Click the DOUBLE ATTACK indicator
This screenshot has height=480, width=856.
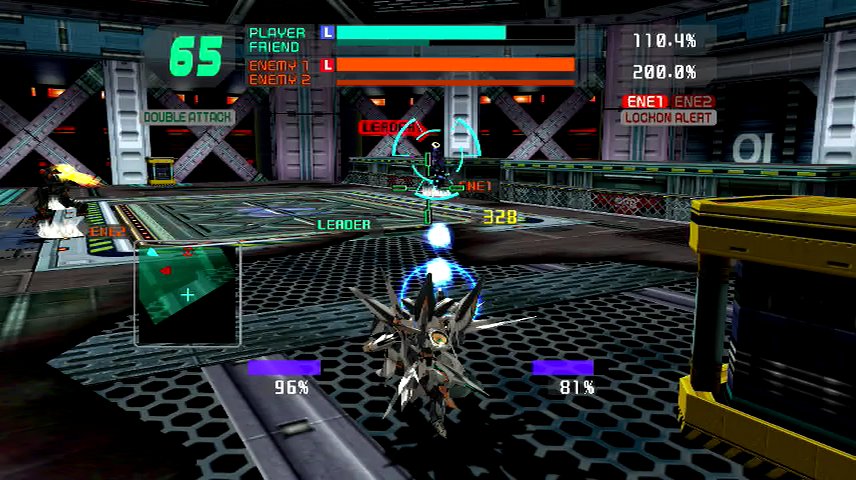point(189,117)
